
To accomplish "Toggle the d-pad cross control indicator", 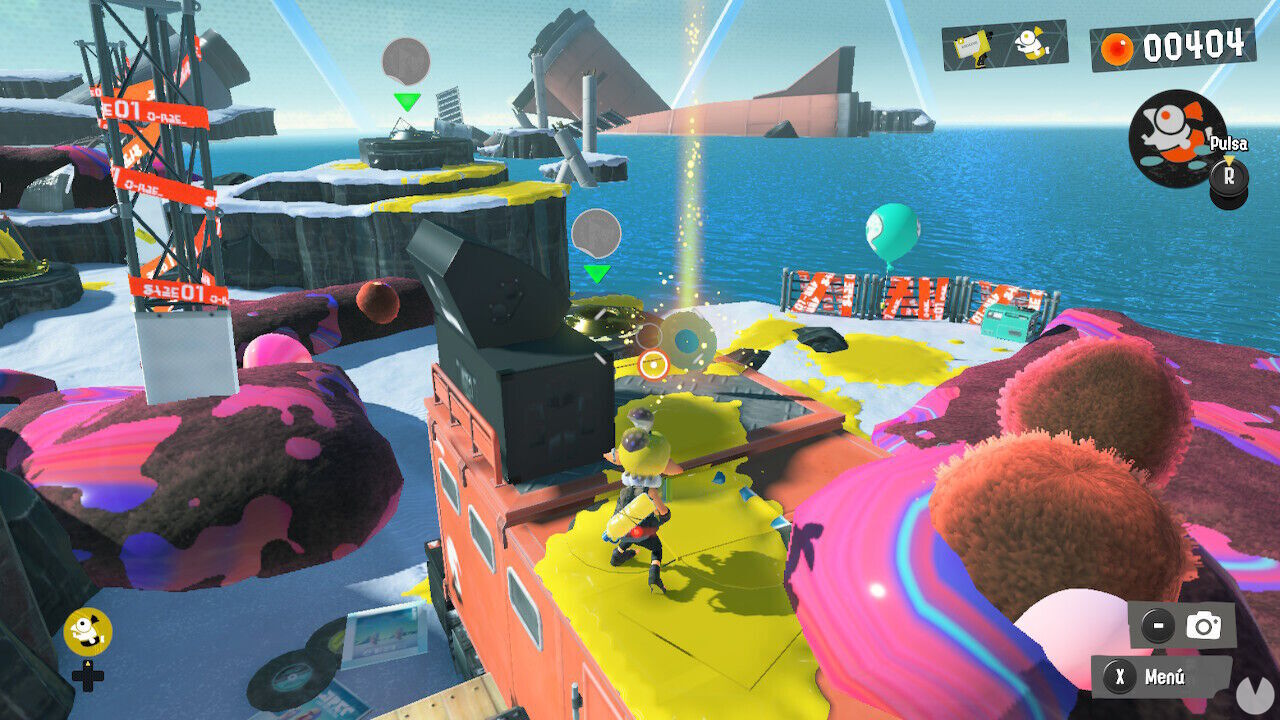I will tap(88, 680).
